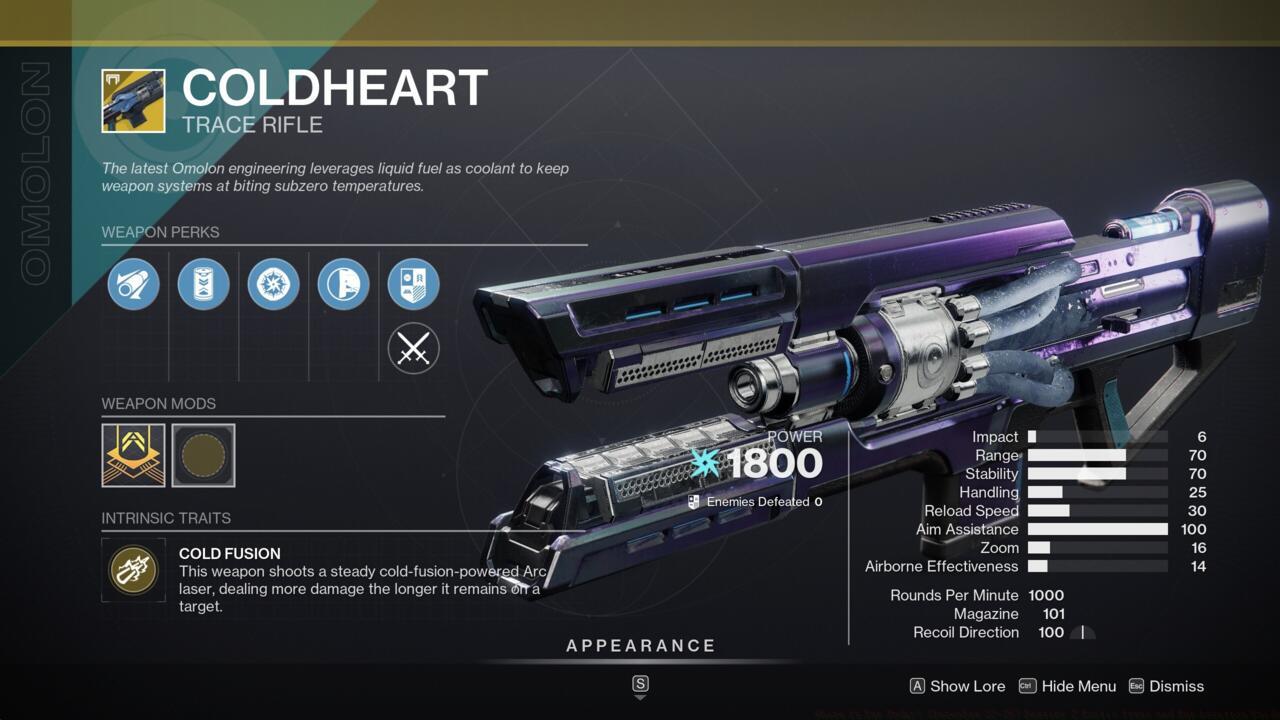Select the battery perk icon
The image size is (1280, 720).
(x=203, y=284)
